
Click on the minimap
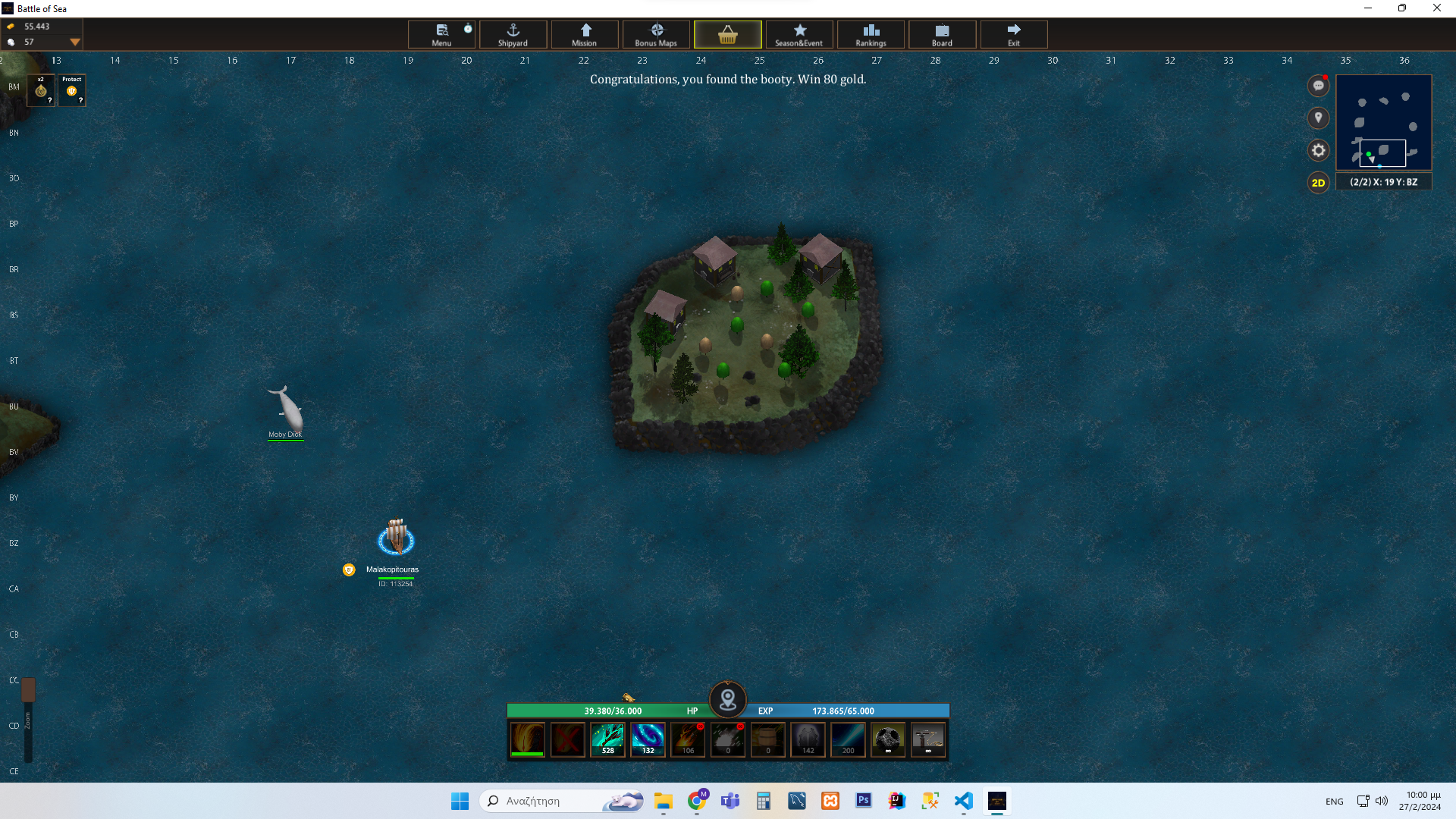[x=1384, y=122]
